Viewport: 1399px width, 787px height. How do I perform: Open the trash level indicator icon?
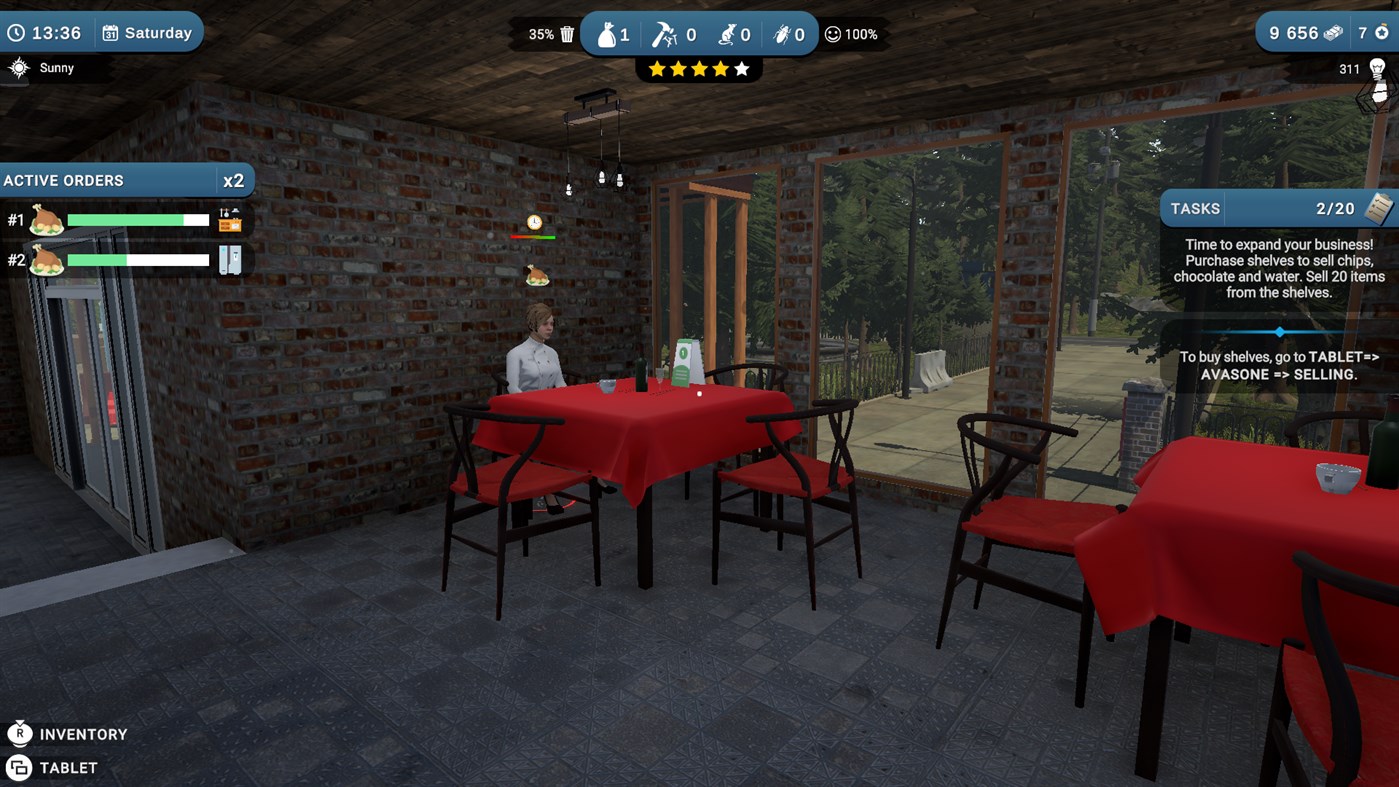(566, 33)
